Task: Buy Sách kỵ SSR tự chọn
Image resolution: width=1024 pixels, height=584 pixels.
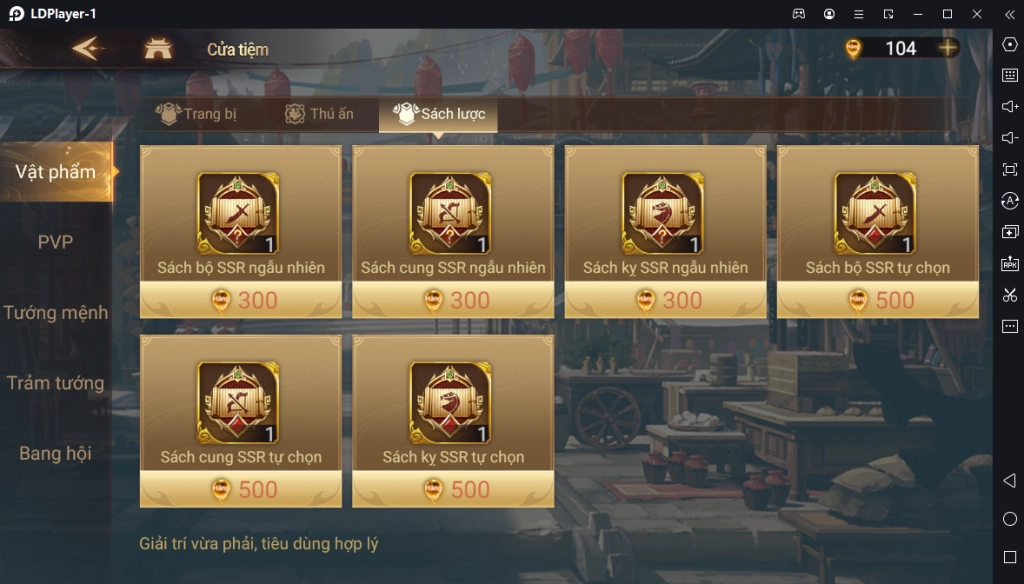Action: pyautogui.click(x=453, y=421)
